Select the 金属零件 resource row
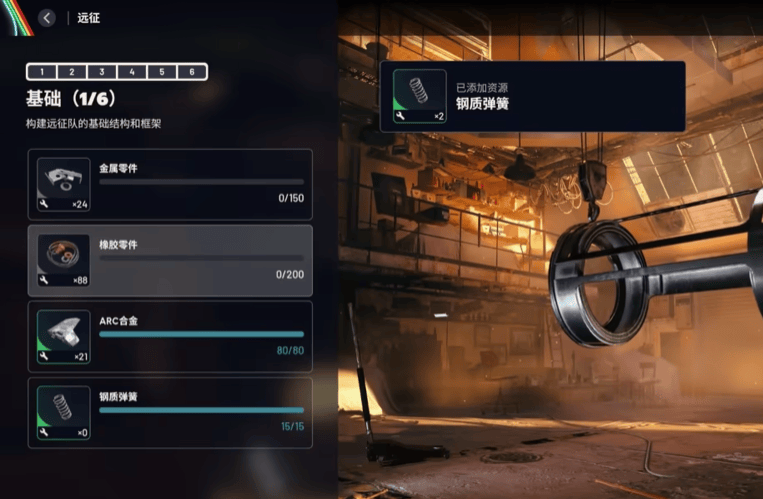 pyautogui.click(x=170, y=185)
